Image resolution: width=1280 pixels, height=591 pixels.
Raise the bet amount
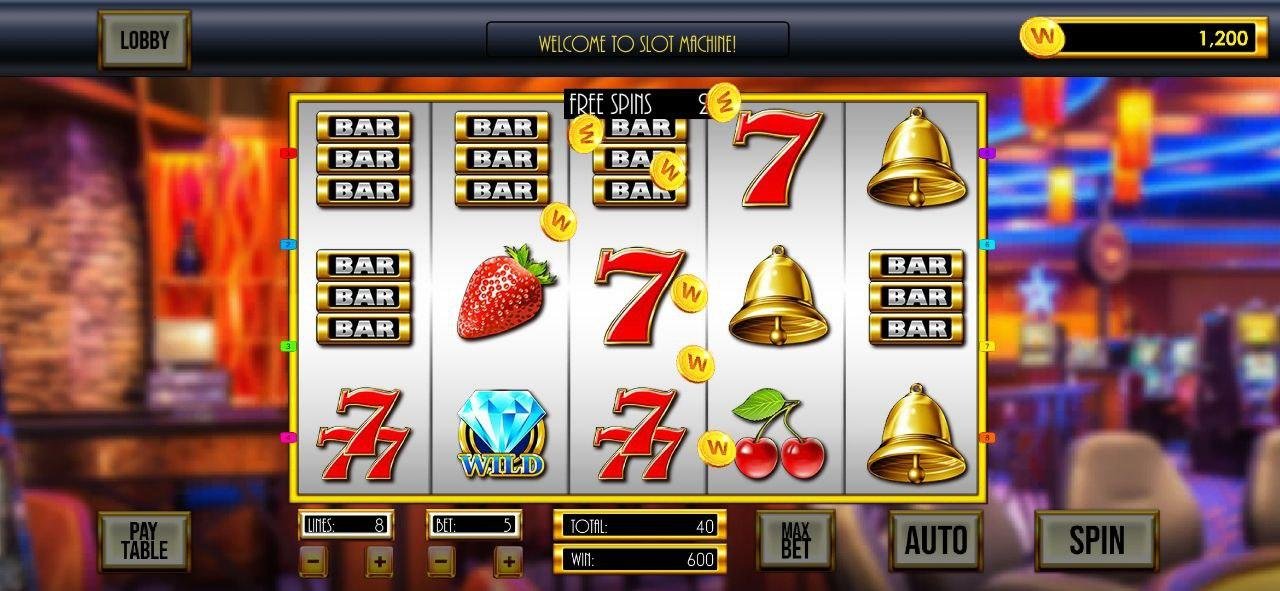point(508,561)
